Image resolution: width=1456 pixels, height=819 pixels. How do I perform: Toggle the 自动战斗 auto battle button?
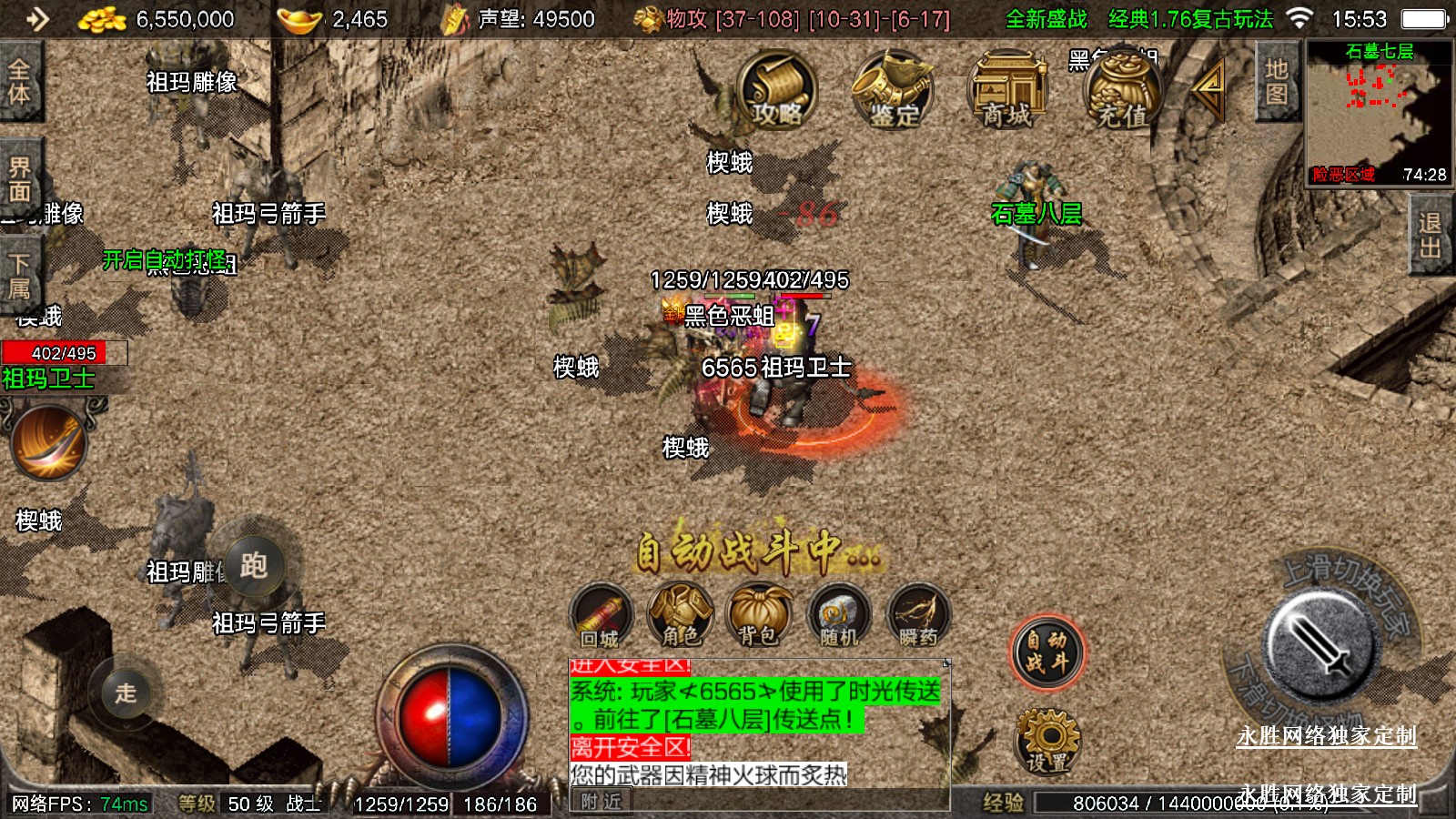(1047, 652)
